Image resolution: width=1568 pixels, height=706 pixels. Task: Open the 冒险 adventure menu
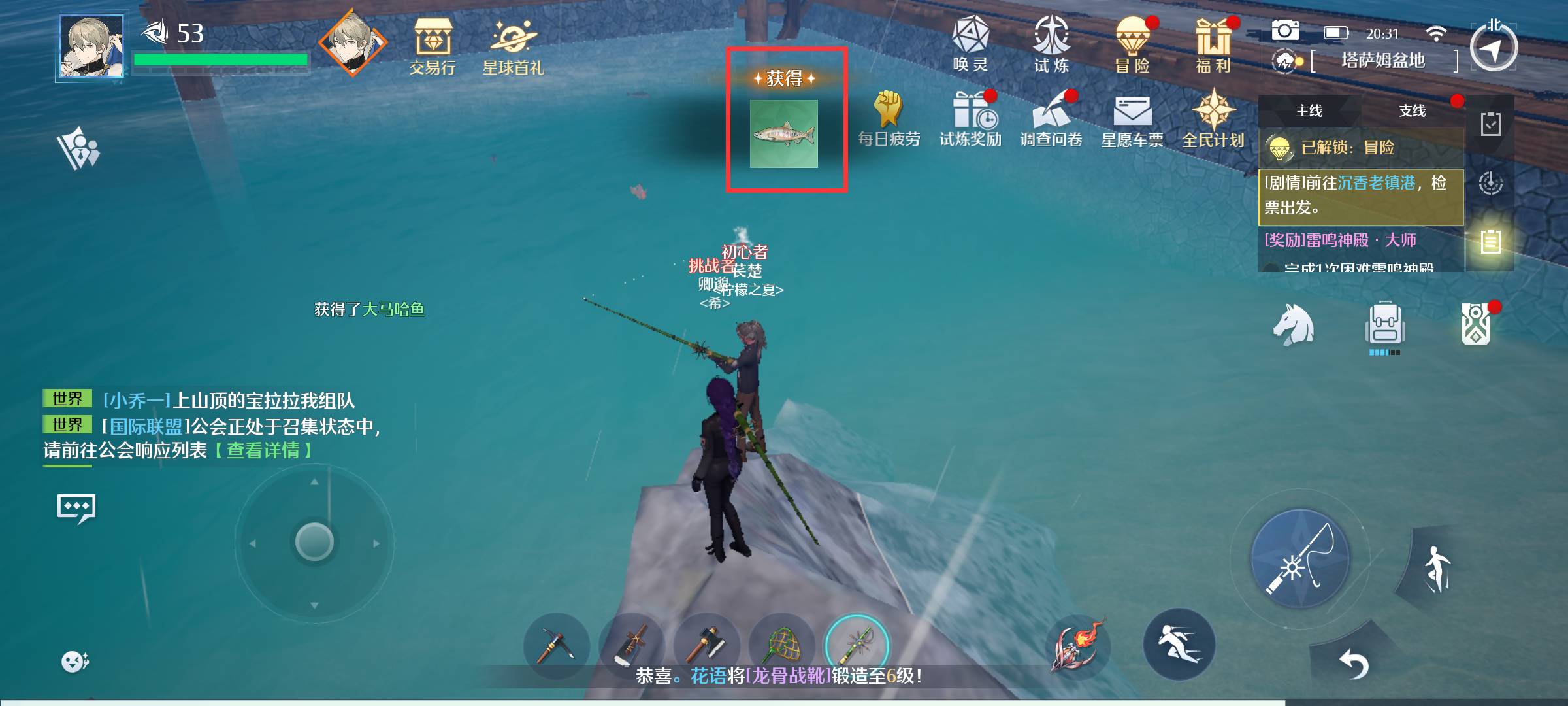(1132, 42)
